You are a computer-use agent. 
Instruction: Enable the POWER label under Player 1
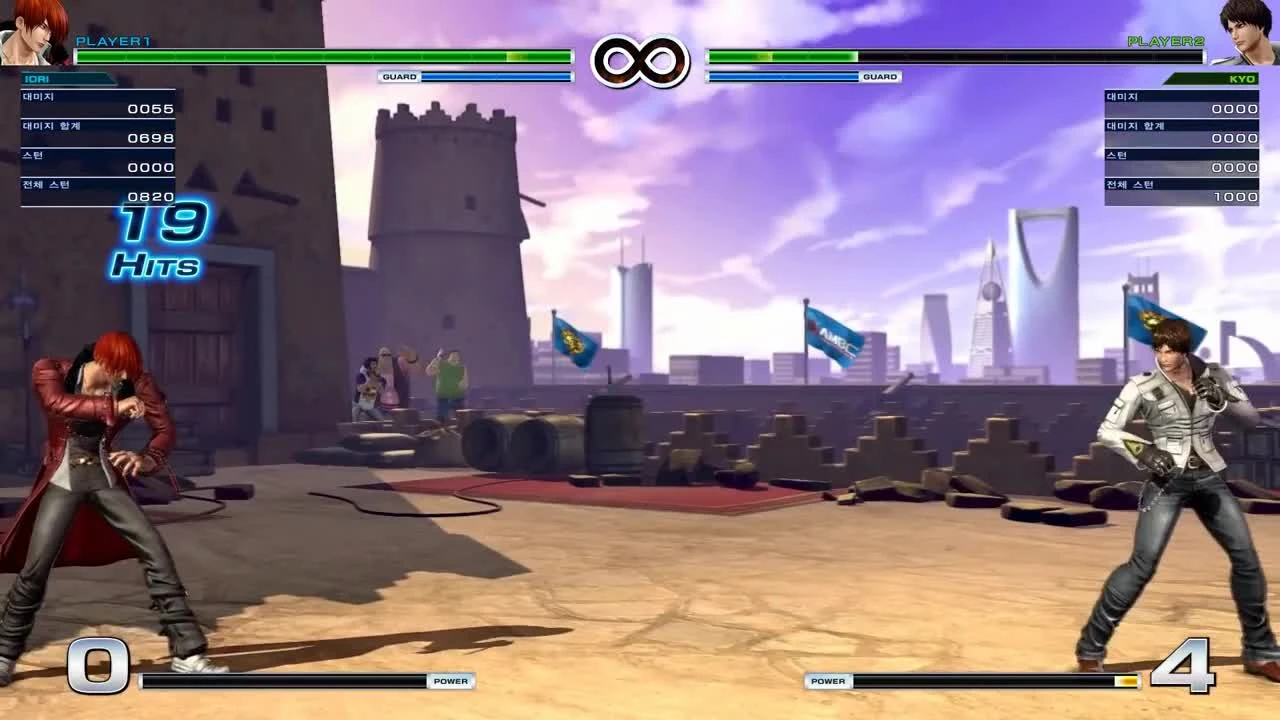coord(451,681)
